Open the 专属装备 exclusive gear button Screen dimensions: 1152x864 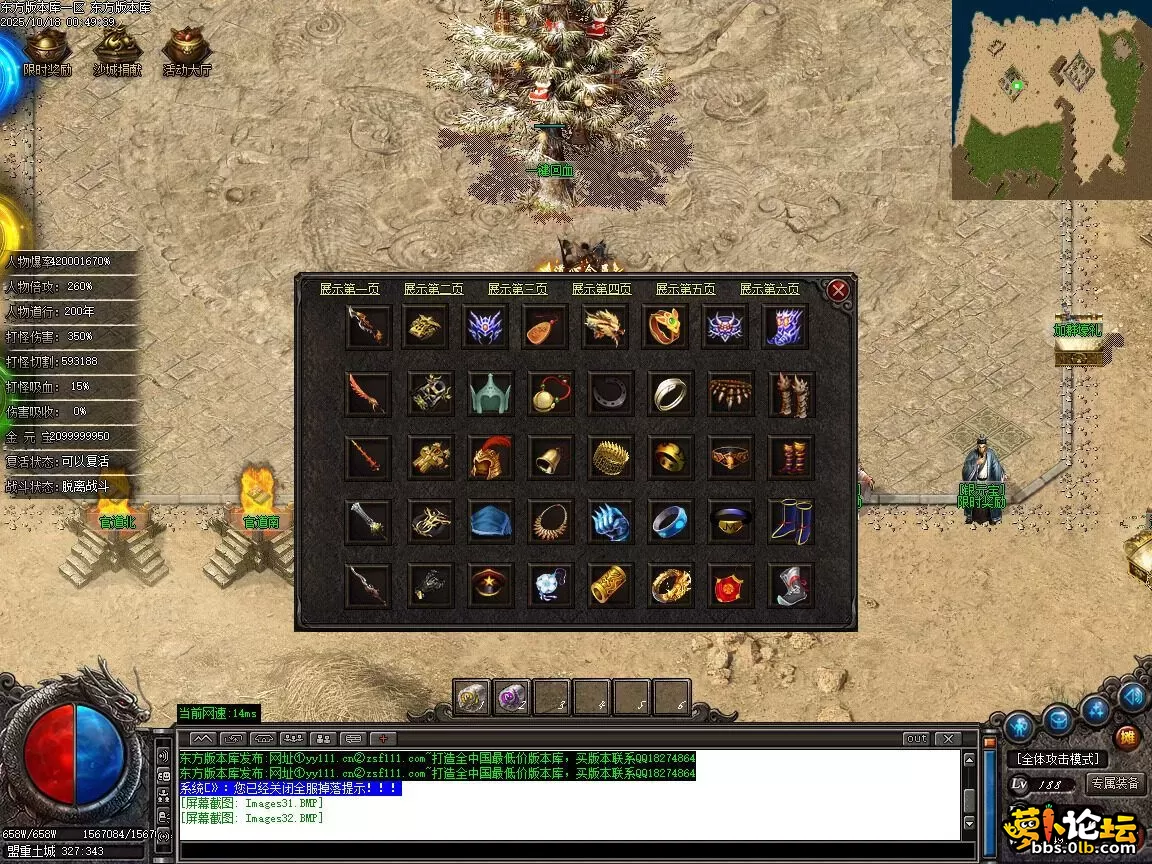click(x=1115, y=784)
